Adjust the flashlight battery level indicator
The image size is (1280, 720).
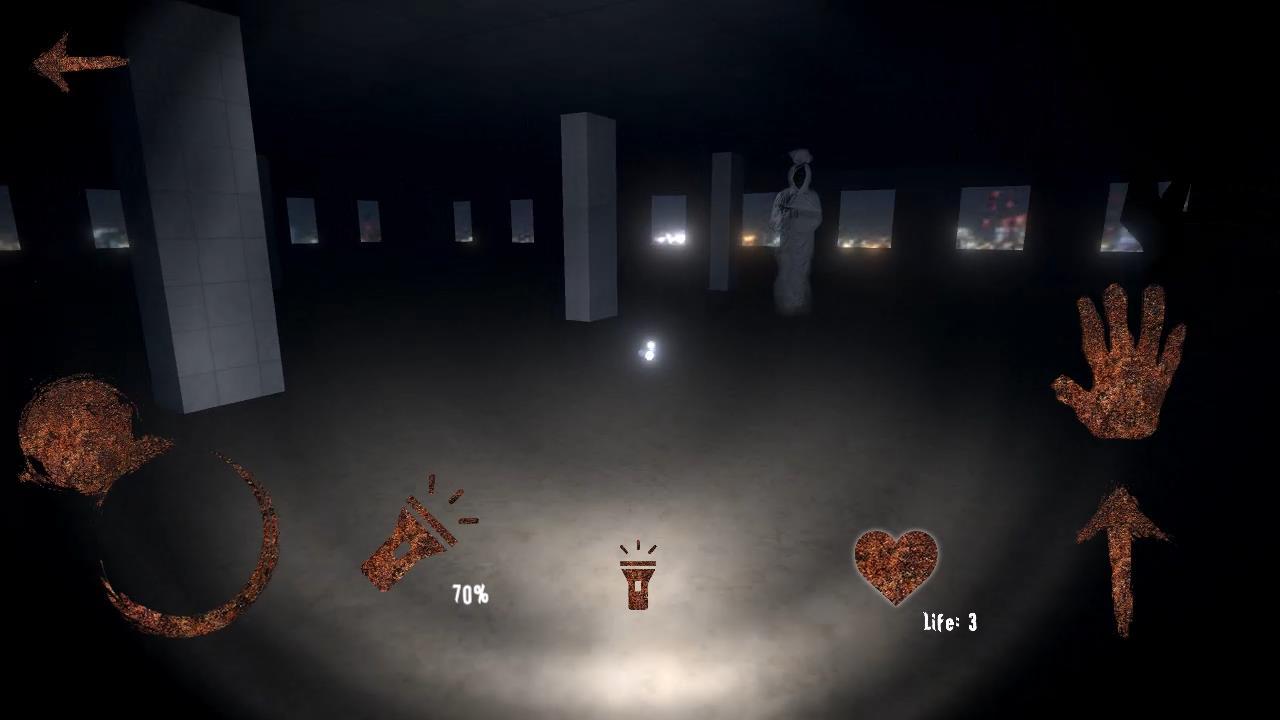tap(469, 594)
